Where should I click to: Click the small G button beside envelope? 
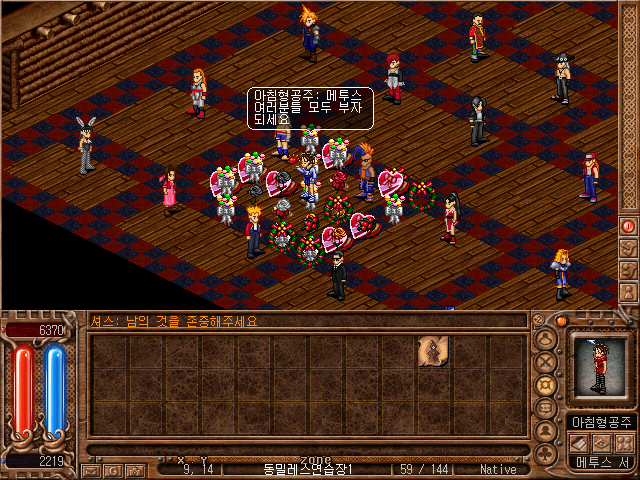click(x=112, y=469)
